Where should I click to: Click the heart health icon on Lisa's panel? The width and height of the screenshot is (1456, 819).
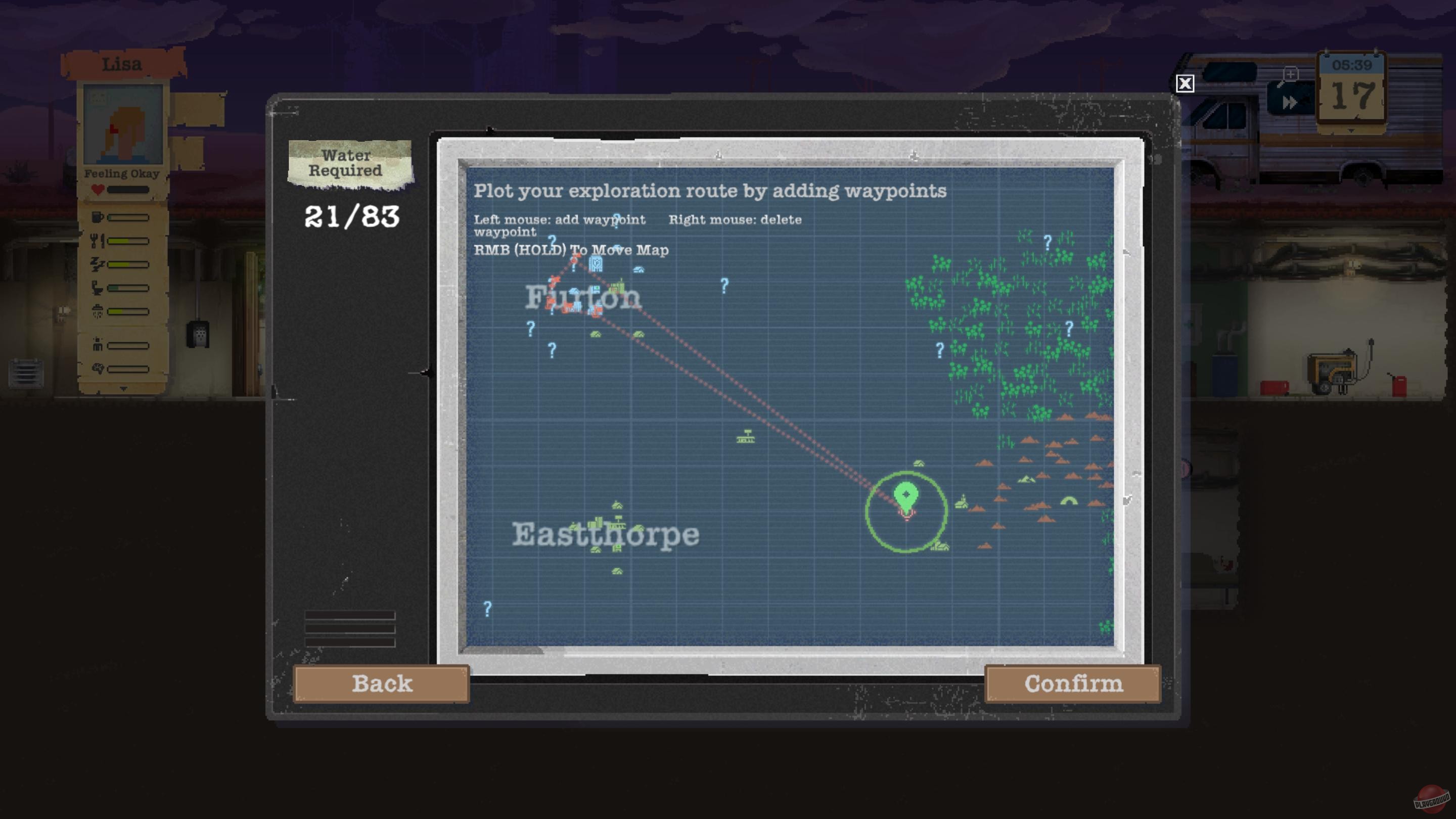pyautogui.click(x=98, y=190)
